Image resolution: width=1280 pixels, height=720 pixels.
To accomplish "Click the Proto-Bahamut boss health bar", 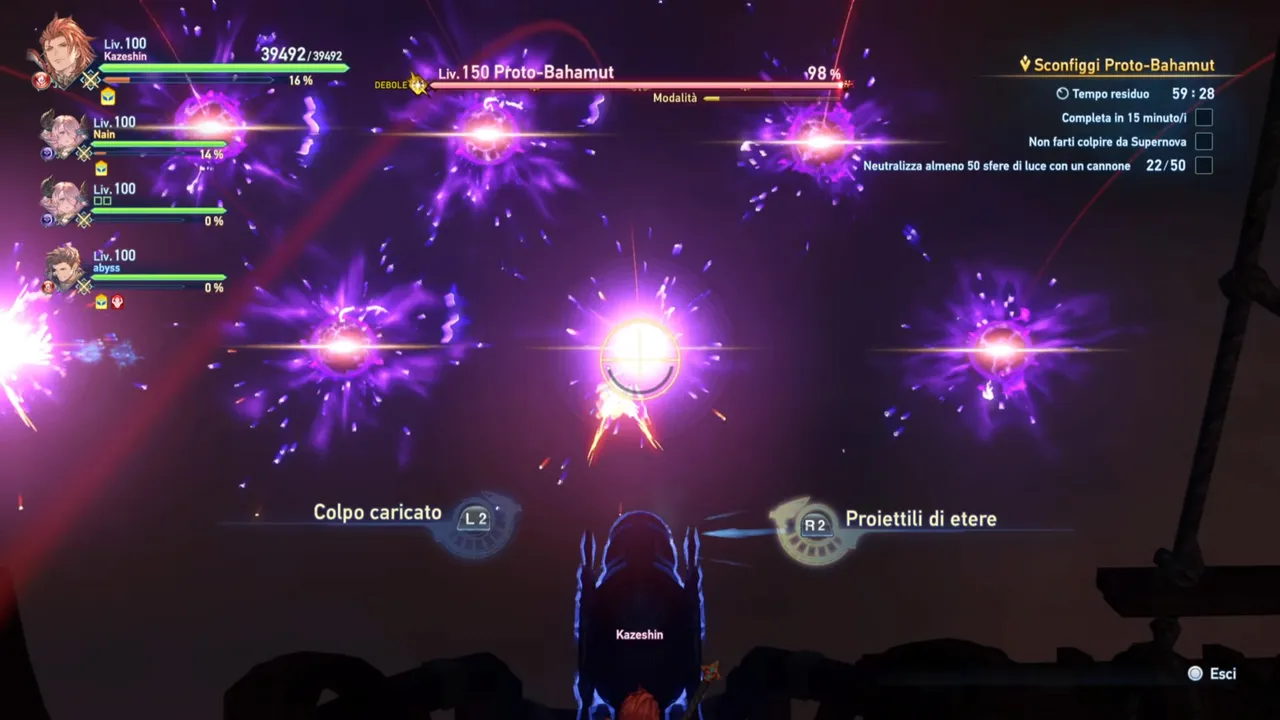I will tap(630, 86).
